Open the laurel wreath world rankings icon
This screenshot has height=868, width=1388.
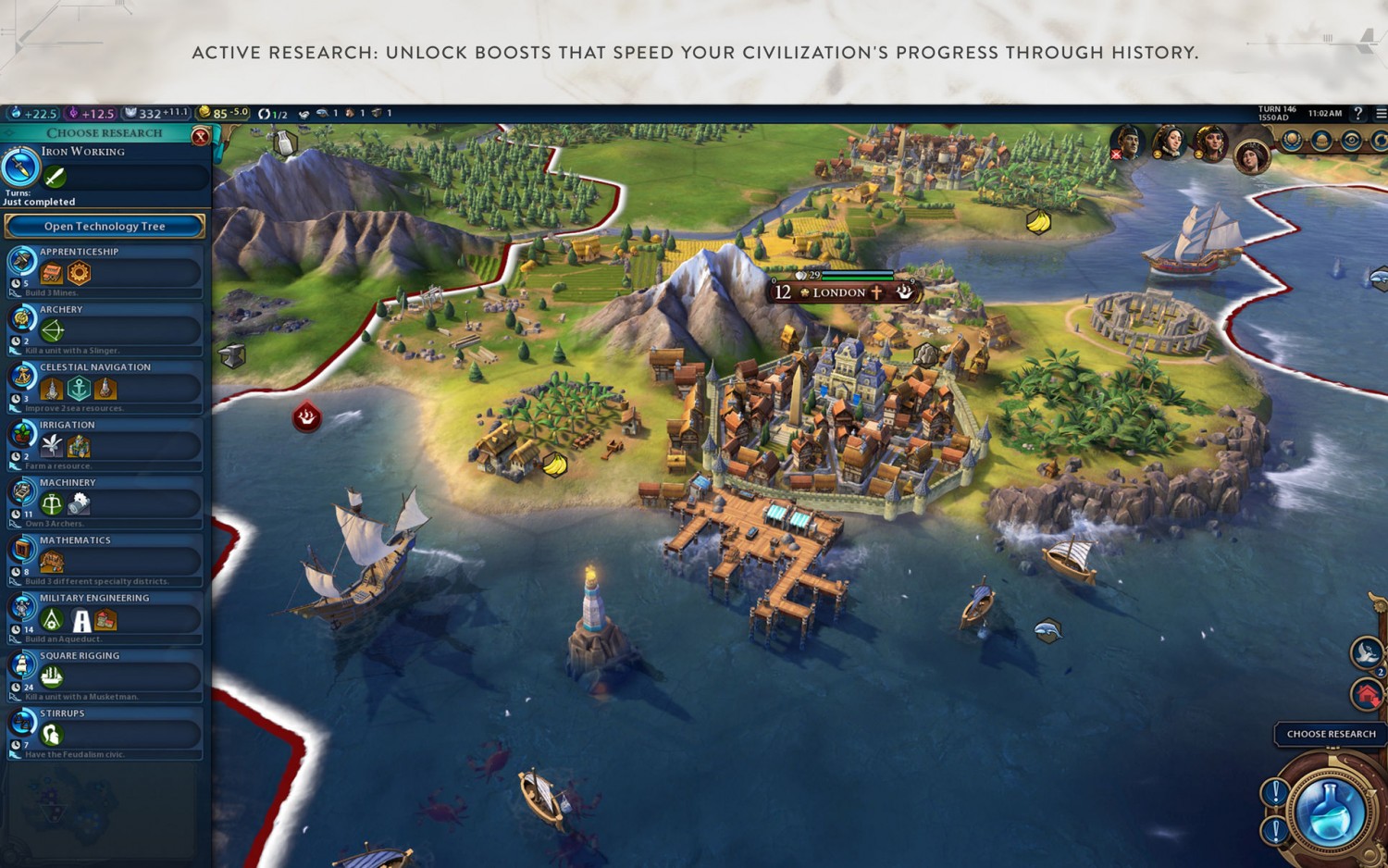coord(1292,140)
